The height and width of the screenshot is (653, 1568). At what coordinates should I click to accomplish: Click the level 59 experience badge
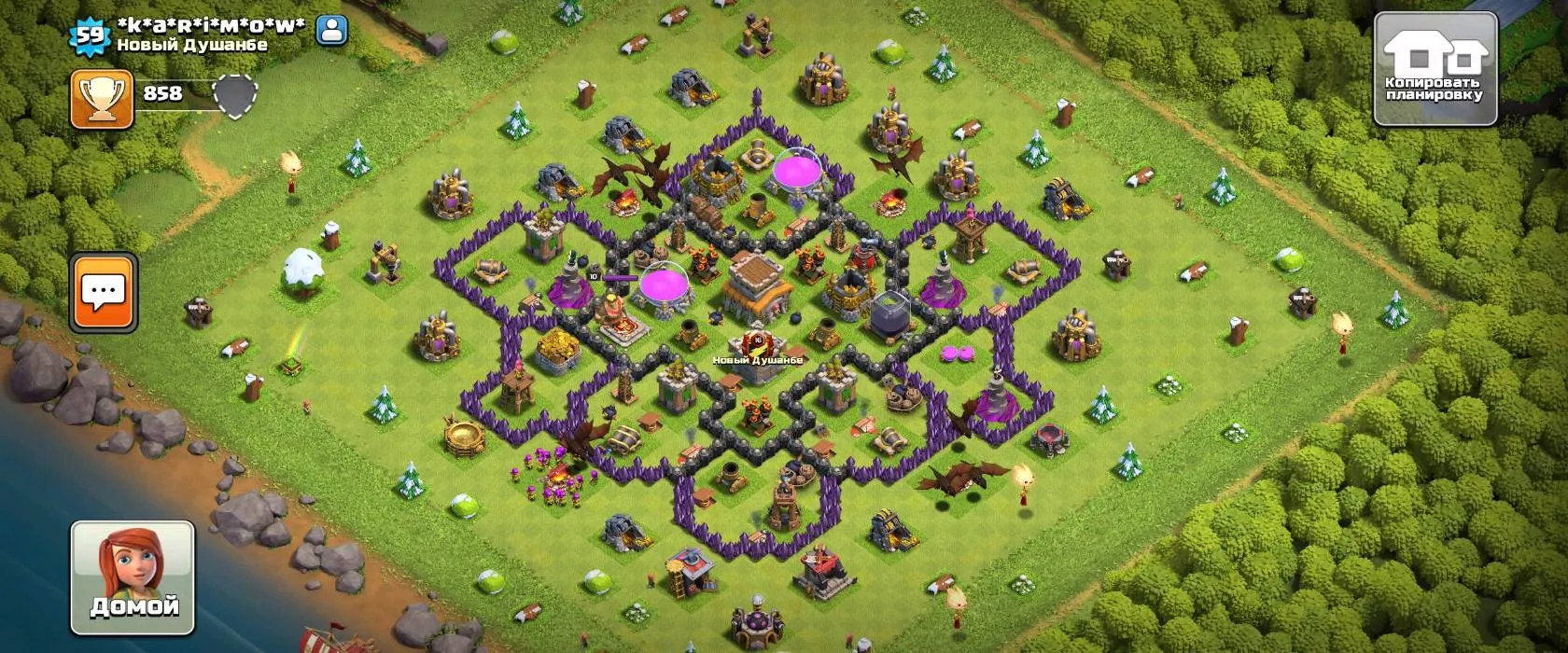[x=90, y=35]
